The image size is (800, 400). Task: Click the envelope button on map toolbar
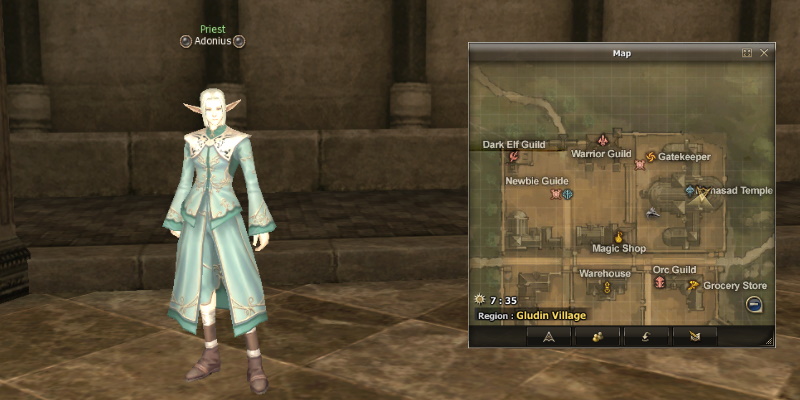695,337
